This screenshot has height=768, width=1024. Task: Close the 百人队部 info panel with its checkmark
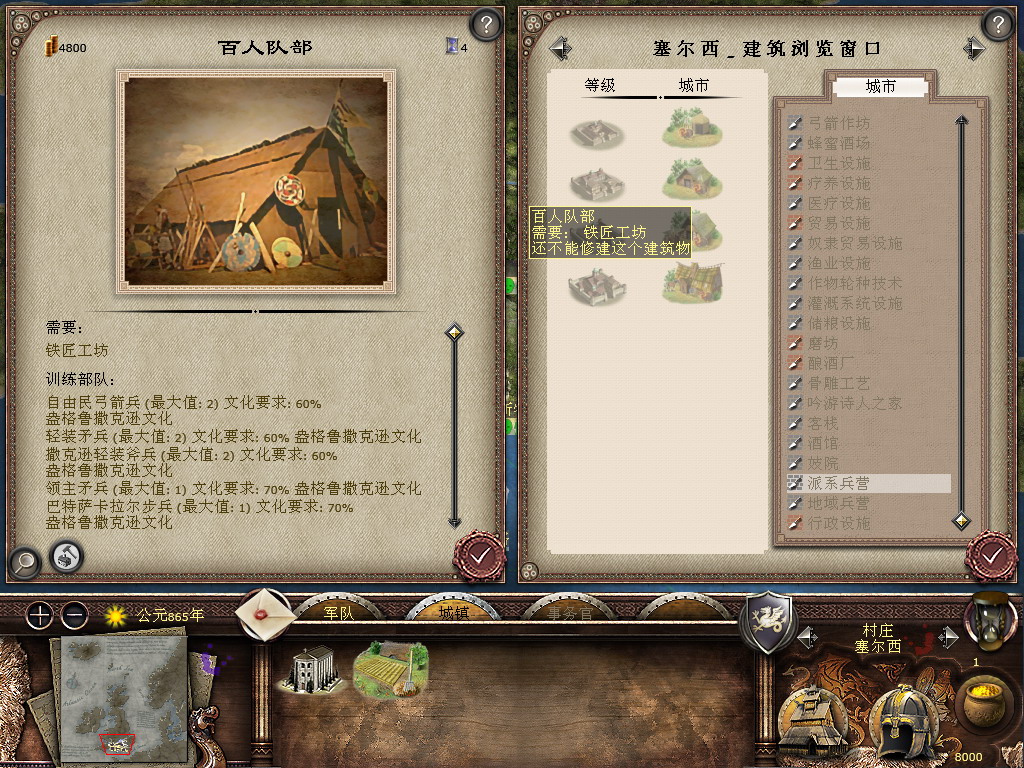[479, 555]
